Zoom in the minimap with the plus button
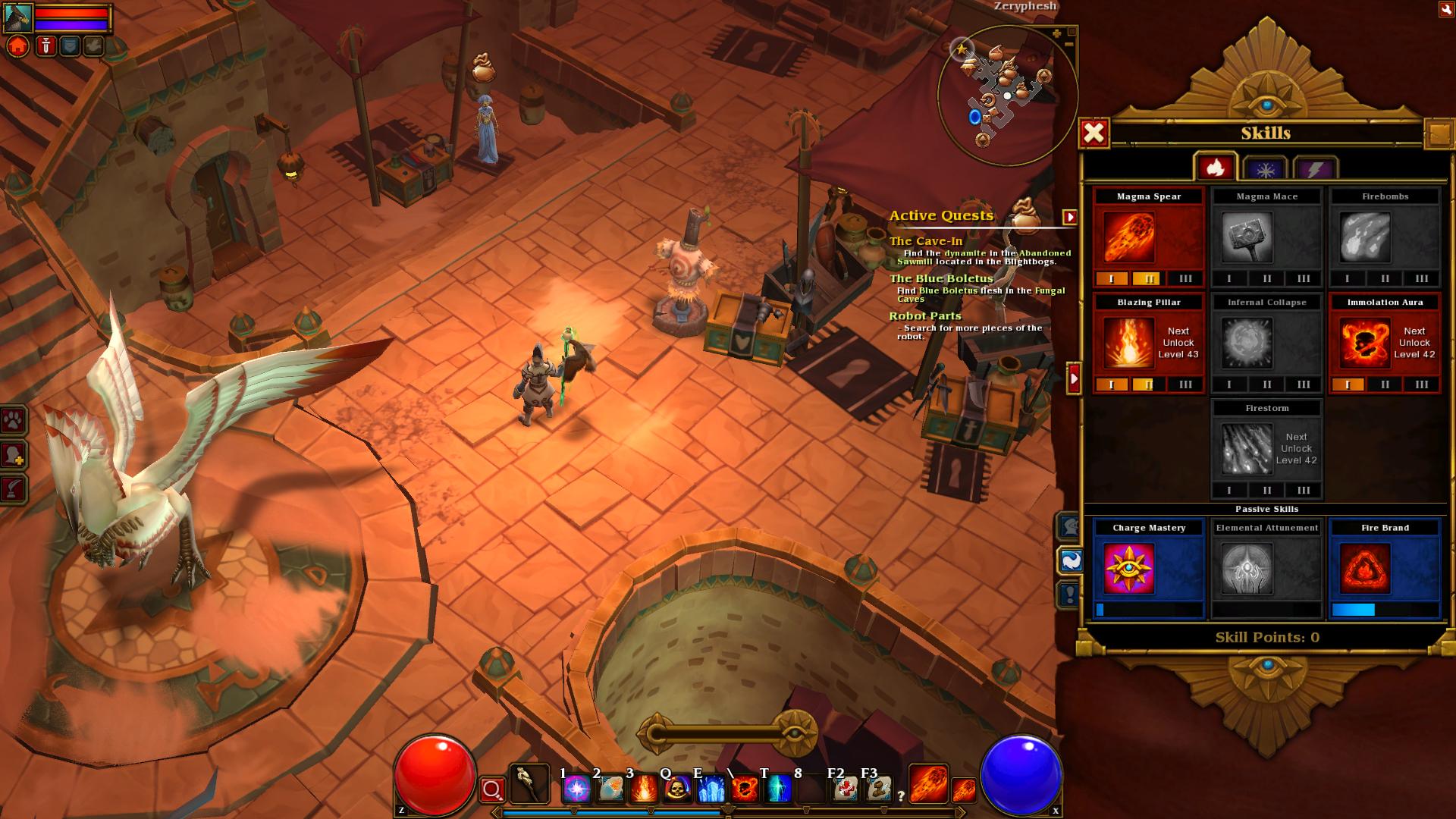This screenshot has height=819, width=1456. (1057, 33)
